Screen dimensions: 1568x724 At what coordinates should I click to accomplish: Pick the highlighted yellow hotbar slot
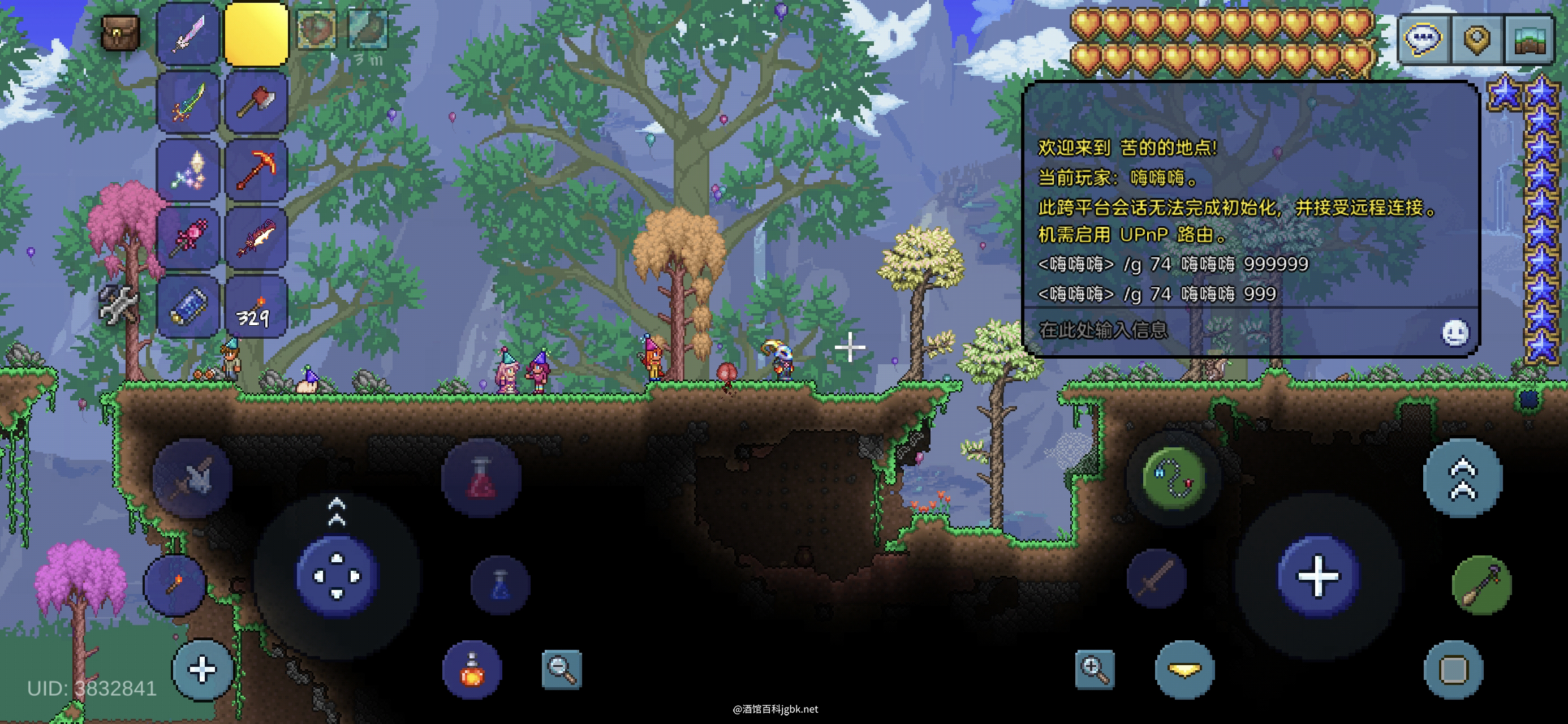click(256, 33)
